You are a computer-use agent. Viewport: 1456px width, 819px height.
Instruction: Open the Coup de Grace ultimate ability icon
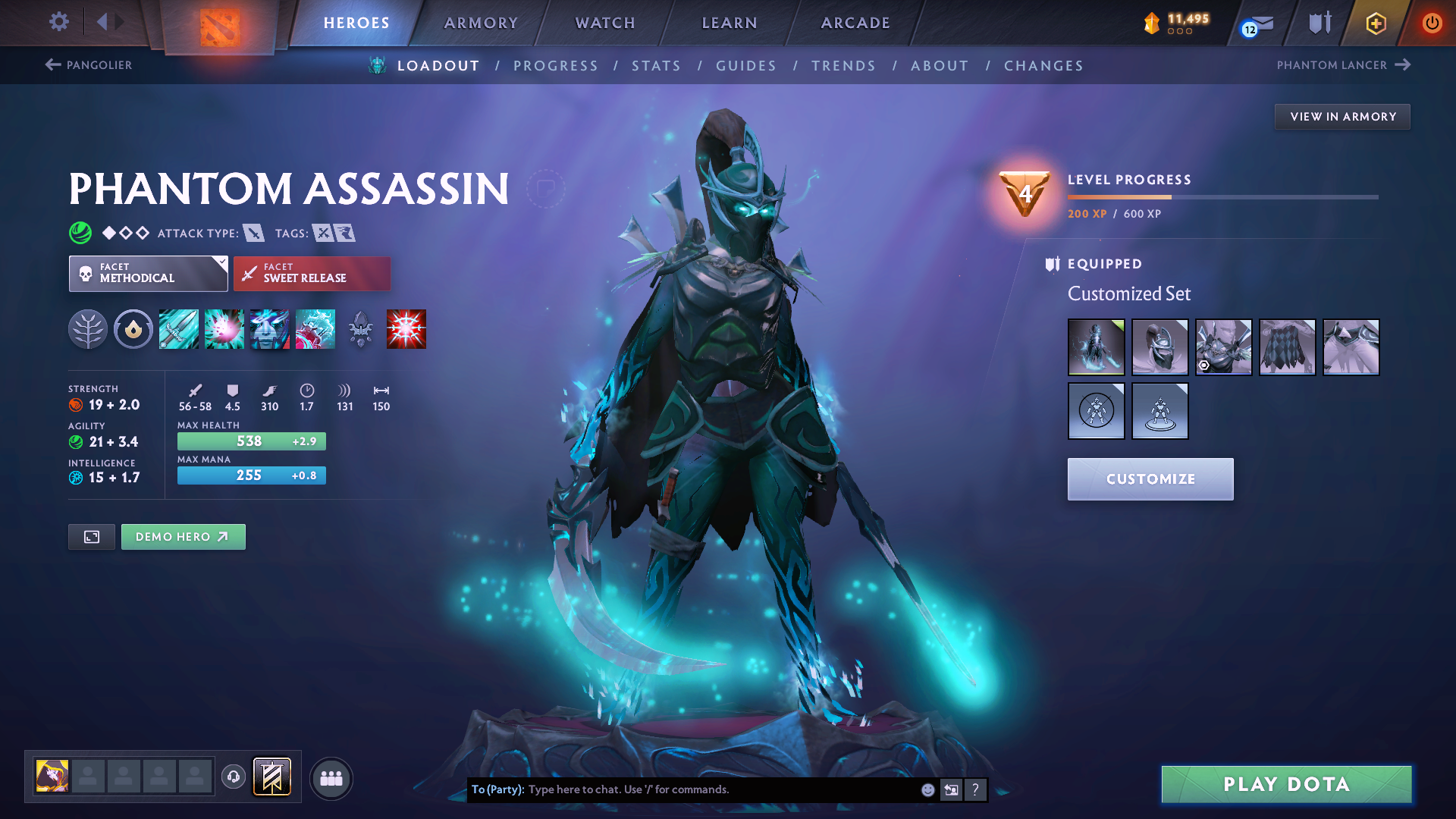[x=406, y=328]
